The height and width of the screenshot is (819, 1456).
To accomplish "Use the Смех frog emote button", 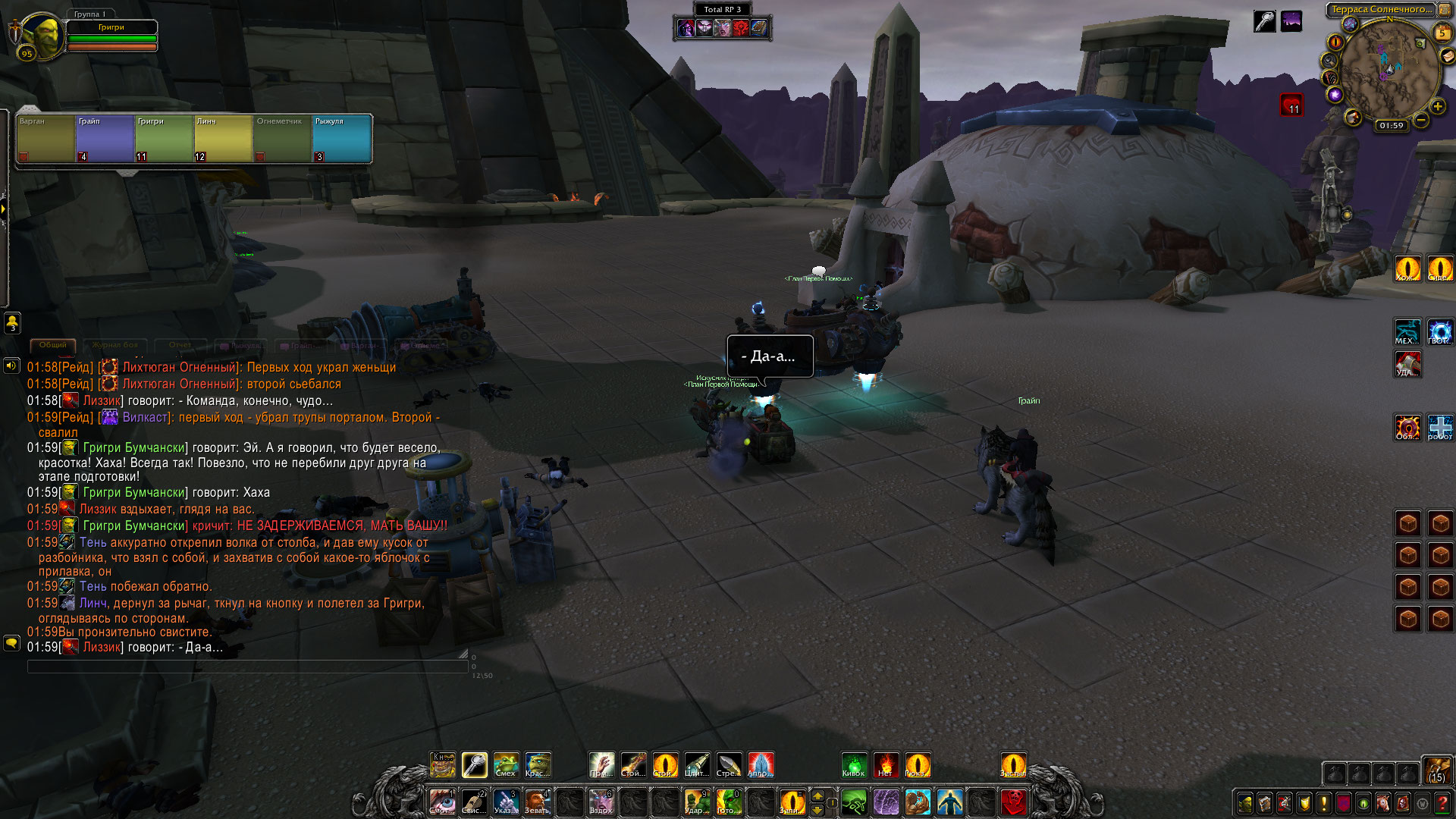I will 506,765.
